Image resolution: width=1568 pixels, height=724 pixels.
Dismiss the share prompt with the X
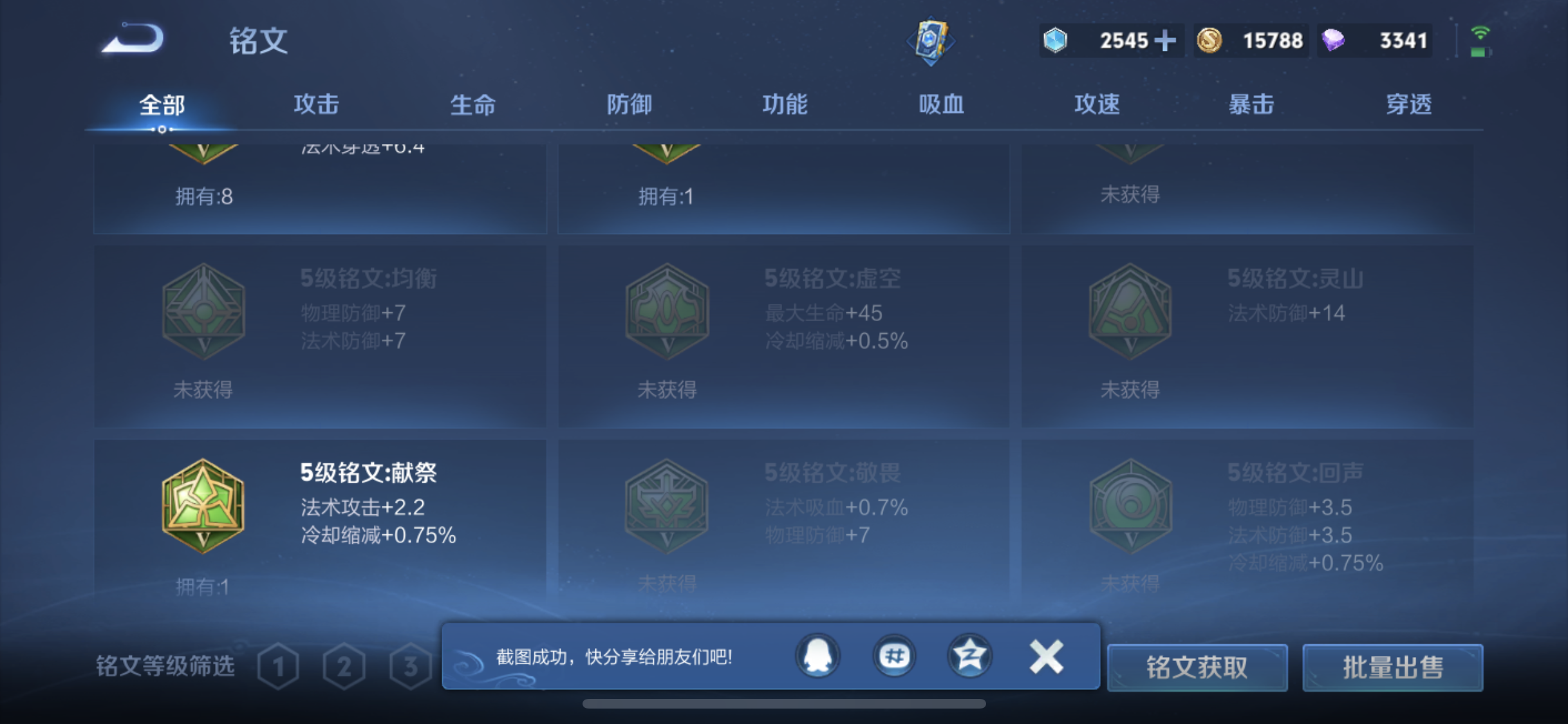tap(1045, 656)
